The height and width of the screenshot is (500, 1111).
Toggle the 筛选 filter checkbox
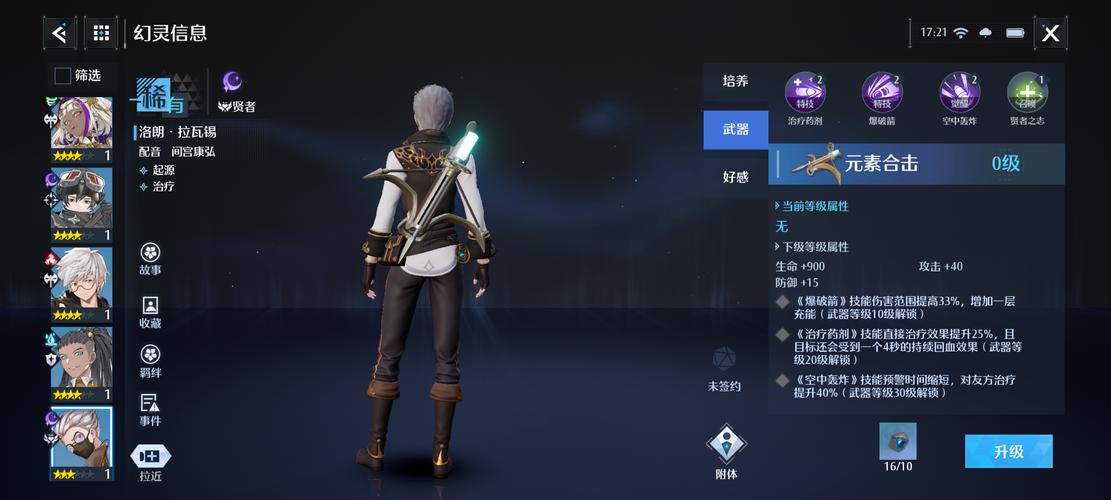(63, 75)
